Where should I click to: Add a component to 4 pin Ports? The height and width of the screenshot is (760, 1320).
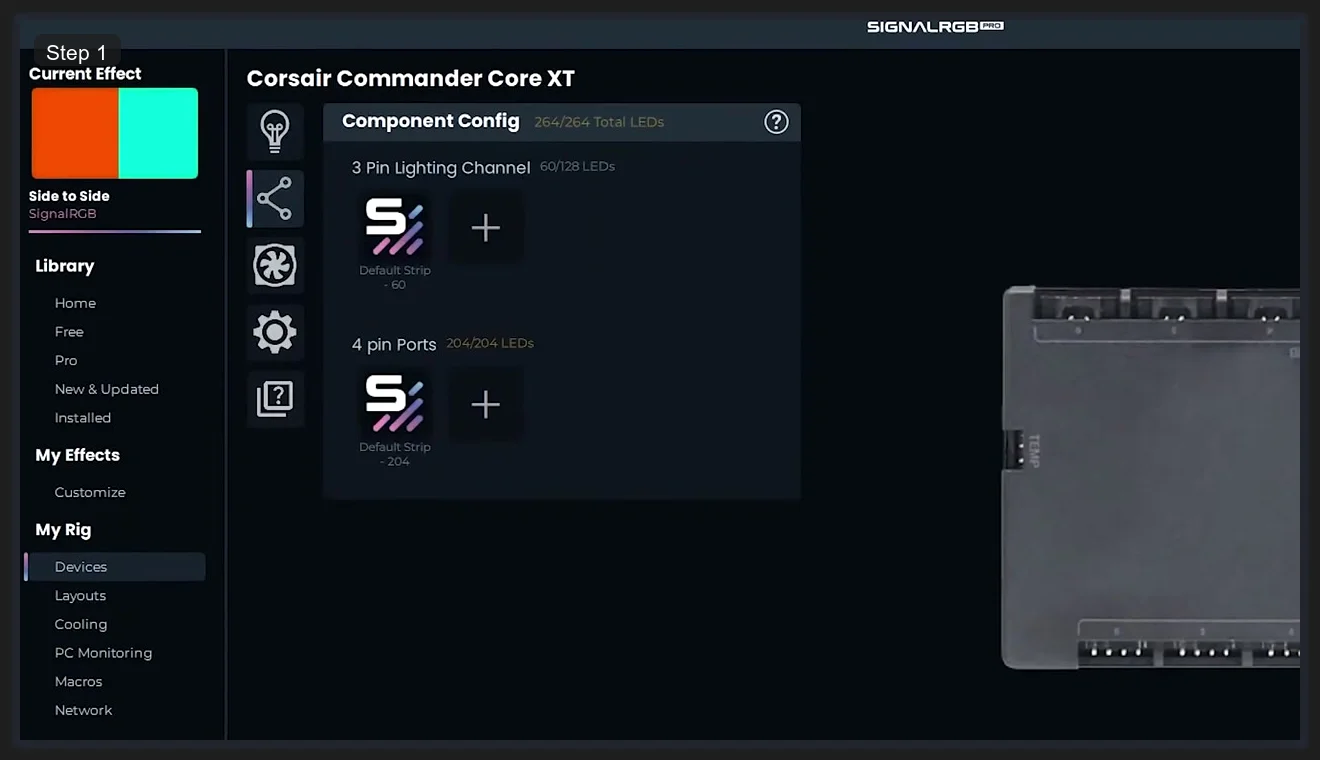(x=486, y=404)
